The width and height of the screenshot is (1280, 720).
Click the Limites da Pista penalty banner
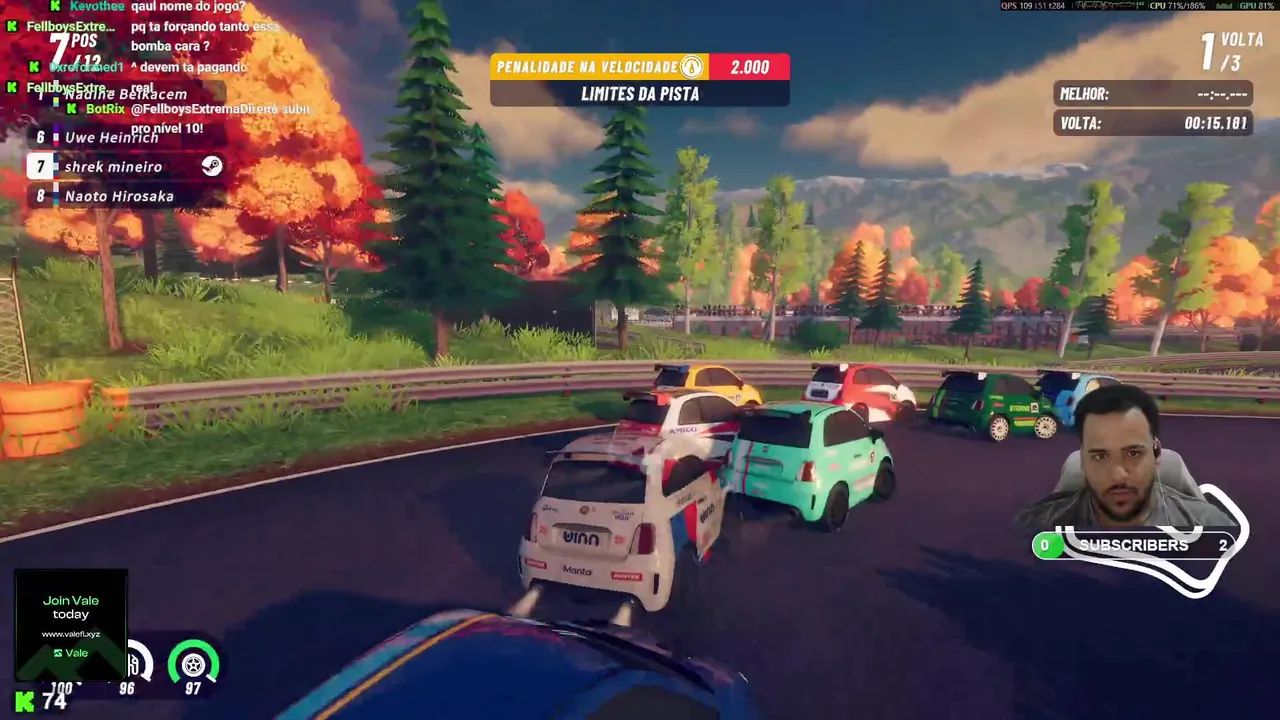(x=639, y=94)
